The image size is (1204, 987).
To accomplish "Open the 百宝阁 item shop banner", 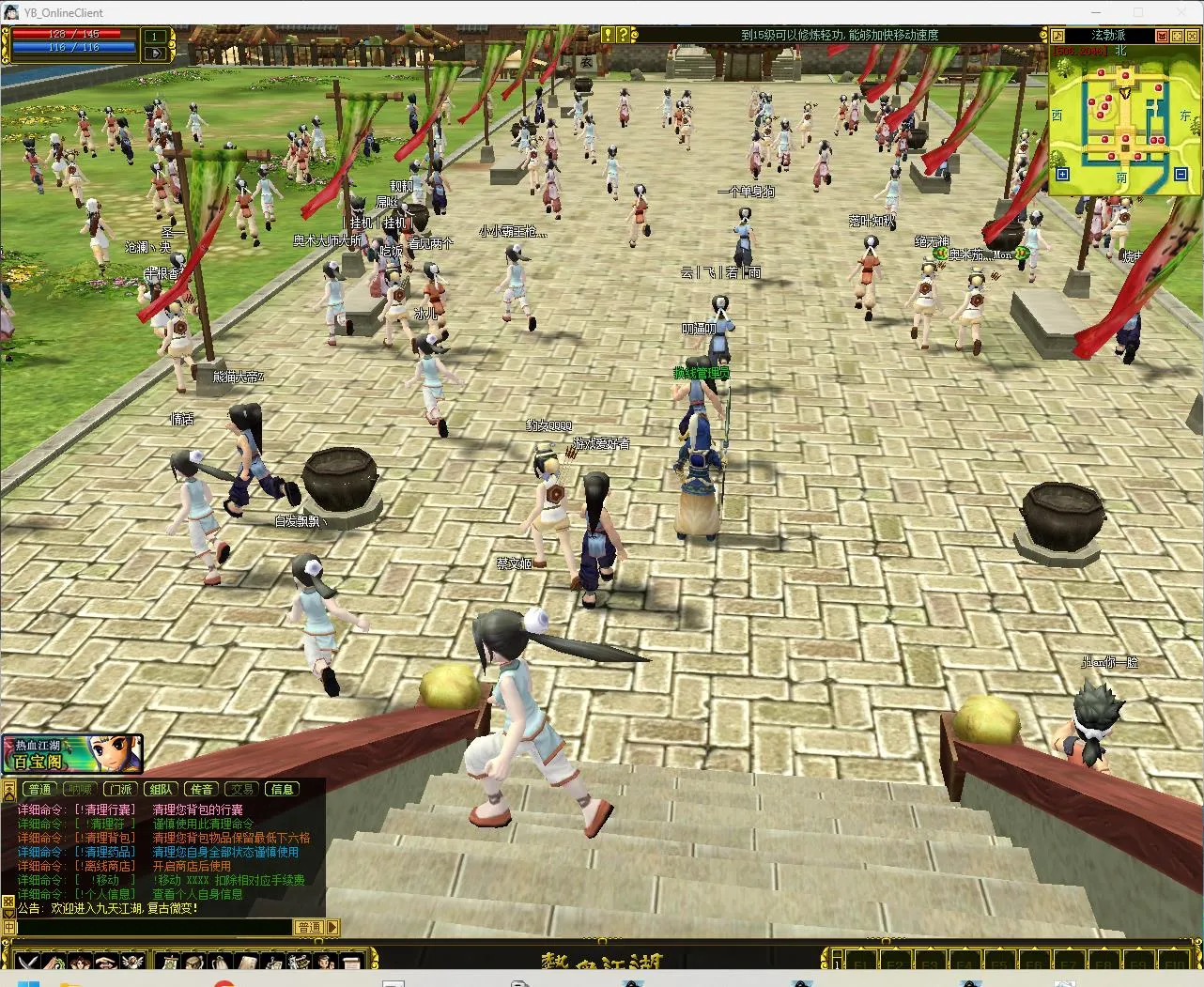I will click(x=71, y=753).
